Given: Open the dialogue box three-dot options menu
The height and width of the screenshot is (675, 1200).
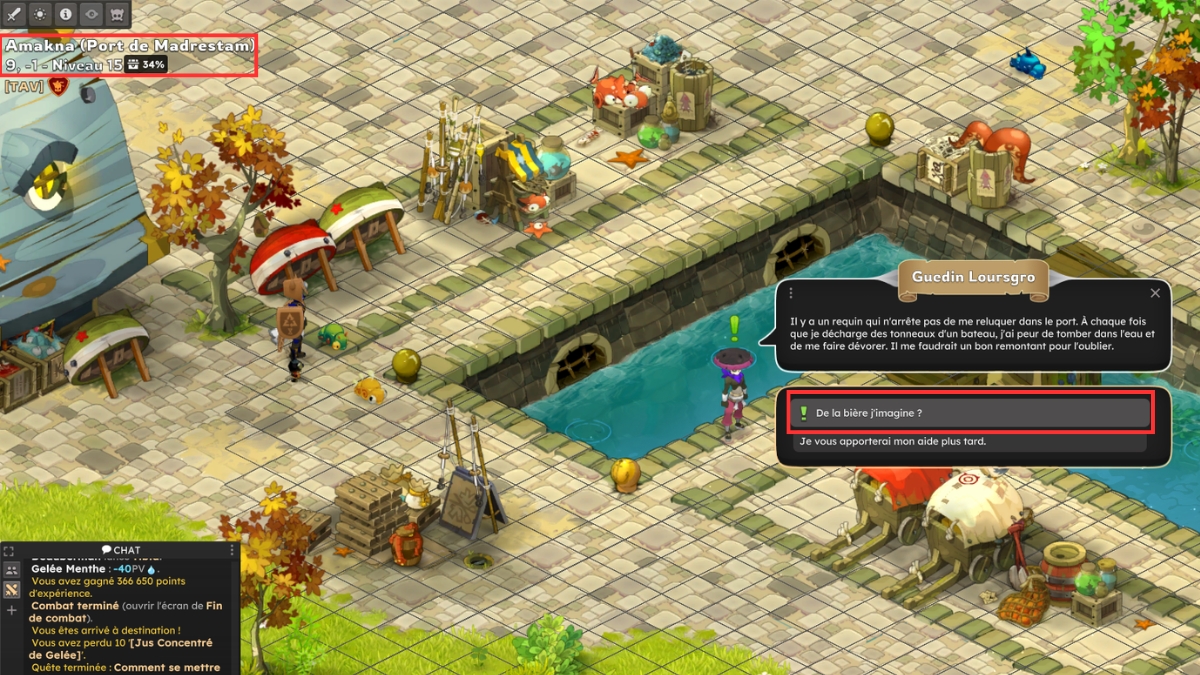Looking at the screenshot, I should point(791,293).
